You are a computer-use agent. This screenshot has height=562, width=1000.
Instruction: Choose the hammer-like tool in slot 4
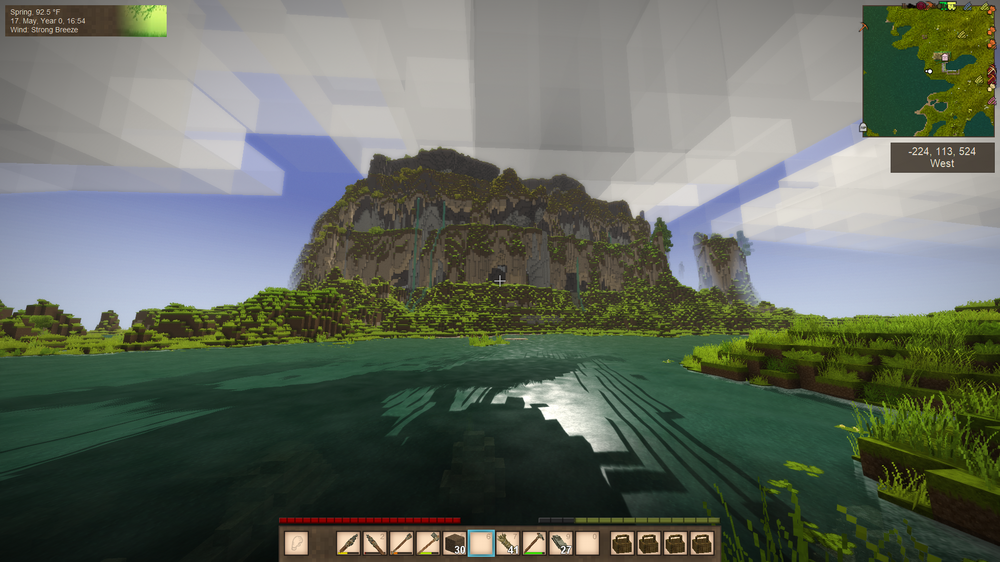click(x=428, y=543)
